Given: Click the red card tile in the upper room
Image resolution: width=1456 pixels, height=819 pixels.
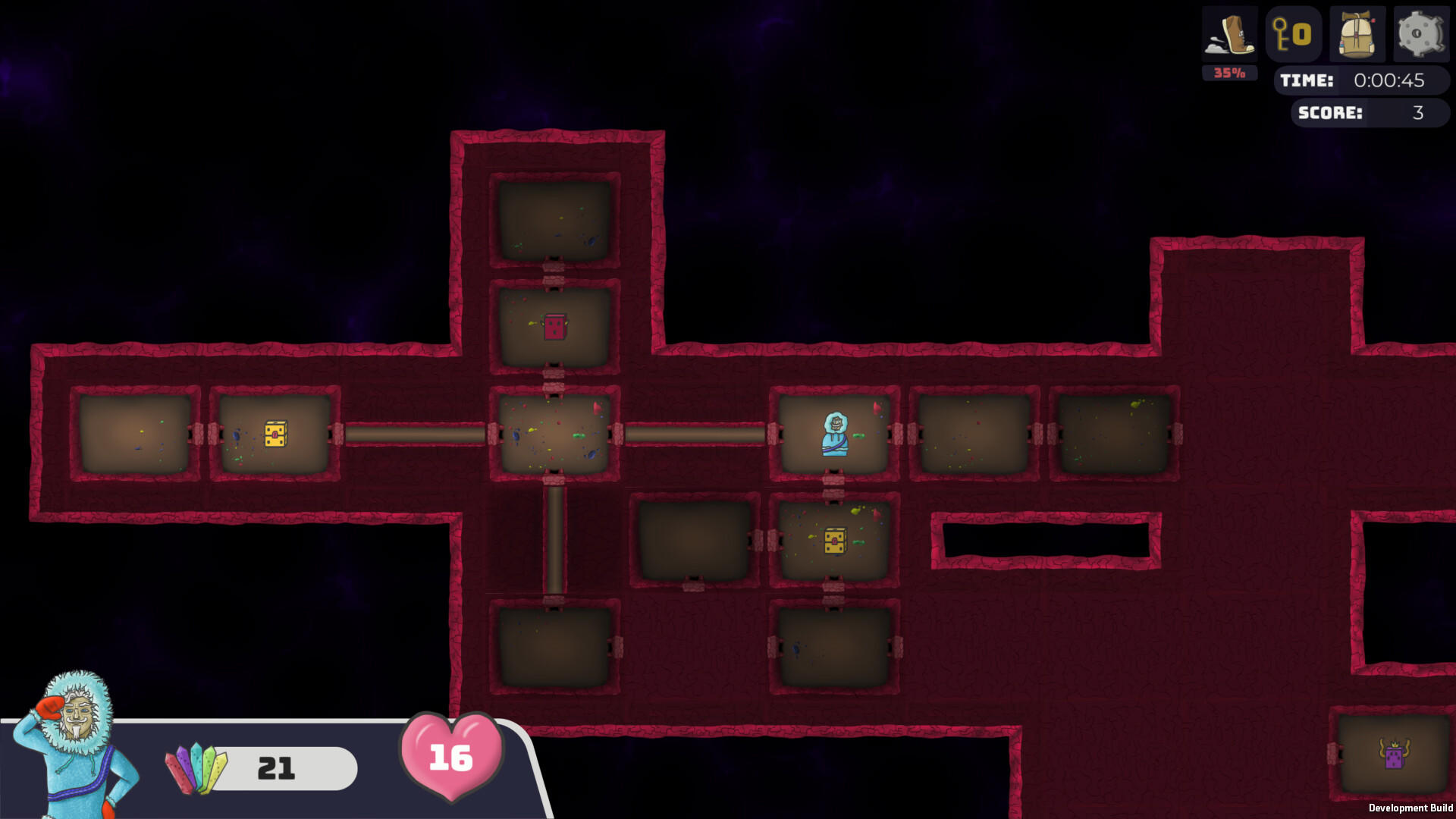Looking at the screenshot, I should (x=554, y=328).
